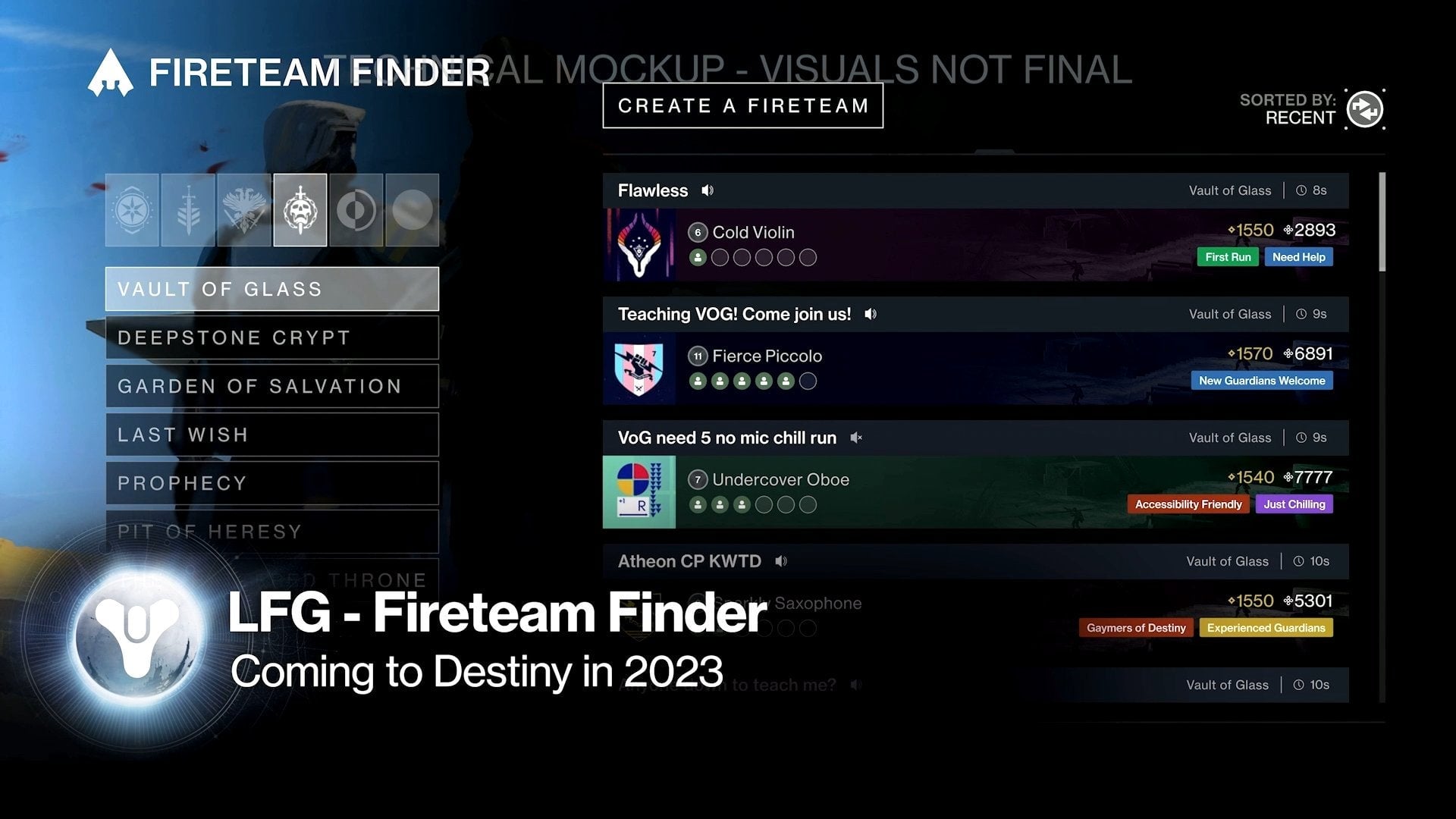
Task: Click the Accessibility Friendly orange tag
Action: click(1188, 504)
